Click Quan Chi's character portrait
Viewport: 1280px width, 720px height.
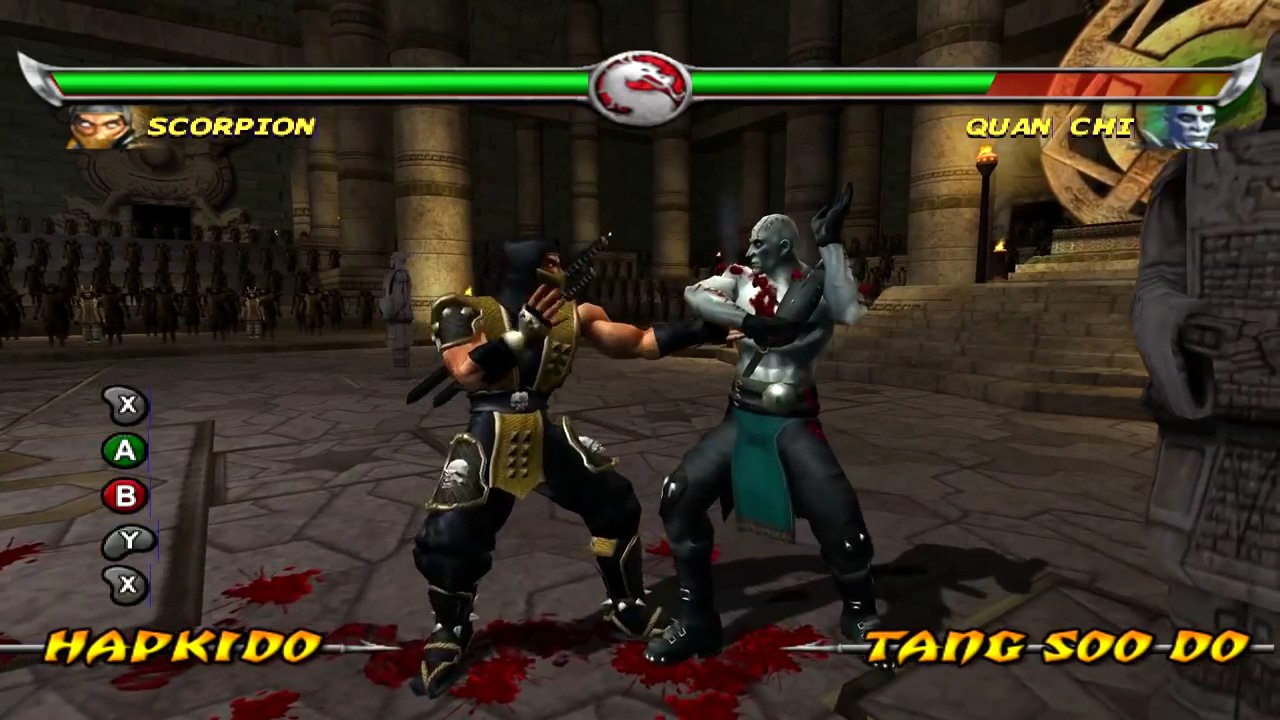1180,127
